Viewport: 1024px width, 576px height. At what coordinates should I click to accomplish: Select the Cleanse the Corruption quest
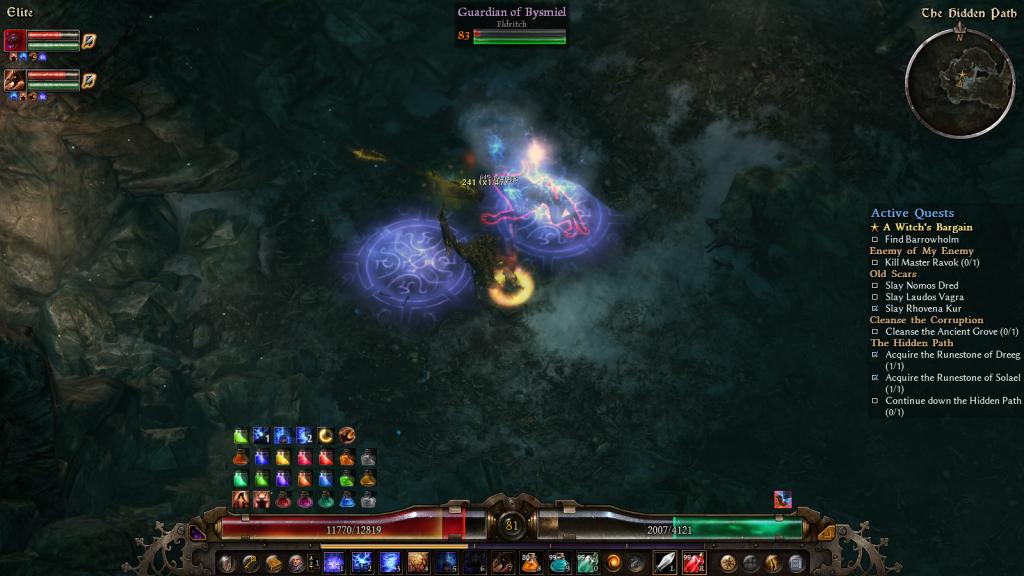point(926,320)
